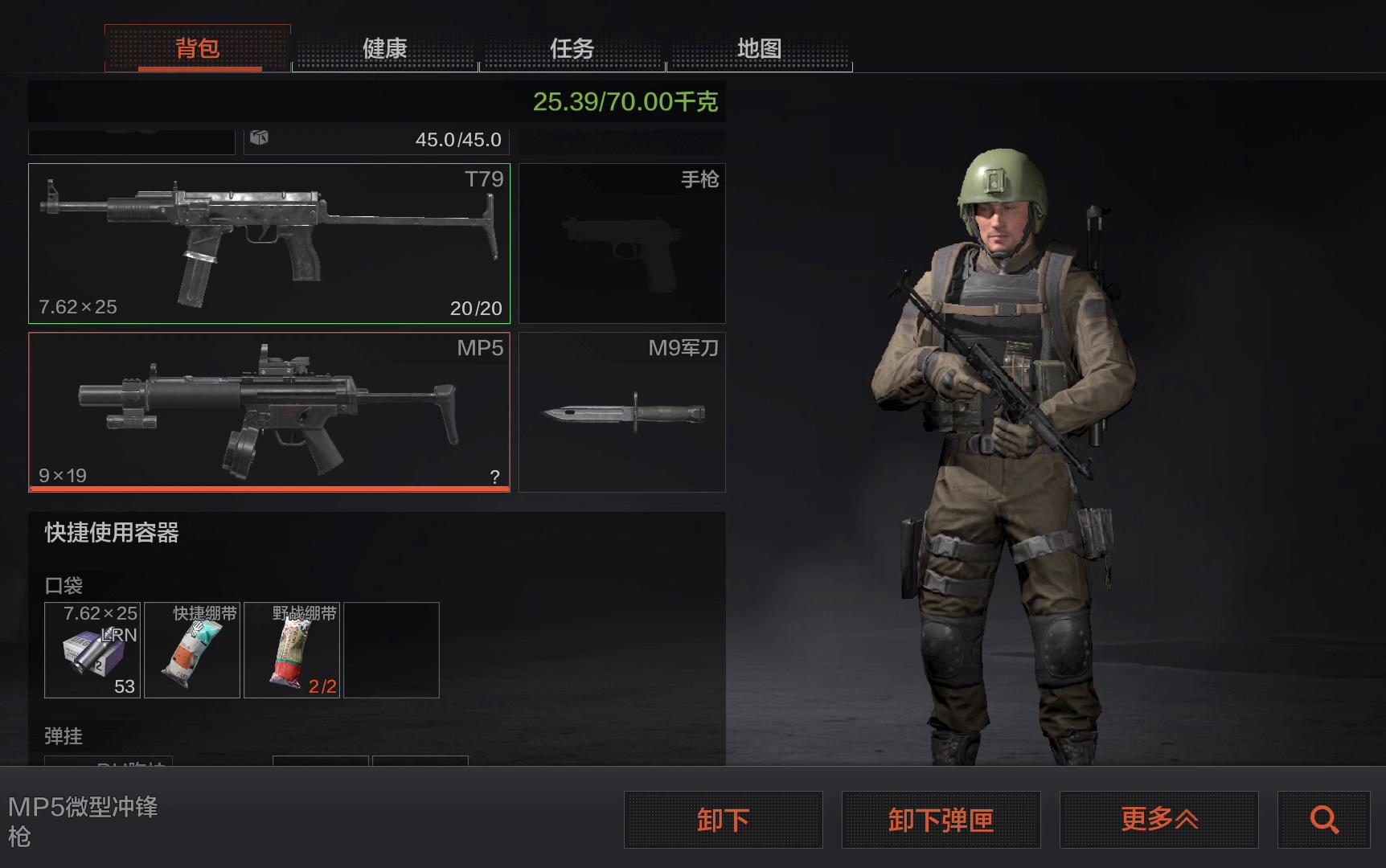Select the M9军刀 knife slot
1386x868 pixels.
point(622,411)
